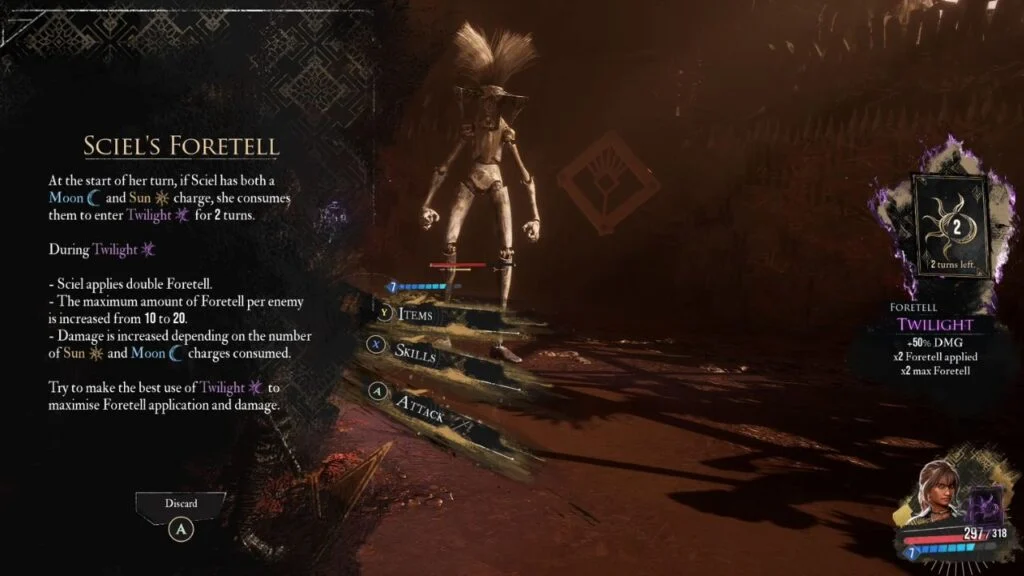Open the Items combat menu
The height and width of the screenshot is (576, 1024).
point(415,316)
